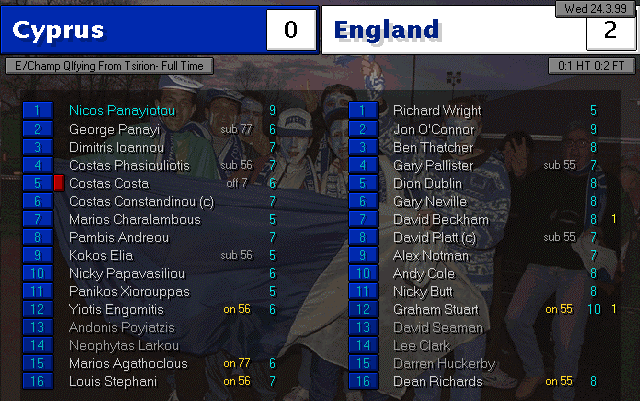Screen dimensions: 640x401
Task: Select England goalkeeper Richard Wright
Action: pyautogui.click(x=437, y=110)
